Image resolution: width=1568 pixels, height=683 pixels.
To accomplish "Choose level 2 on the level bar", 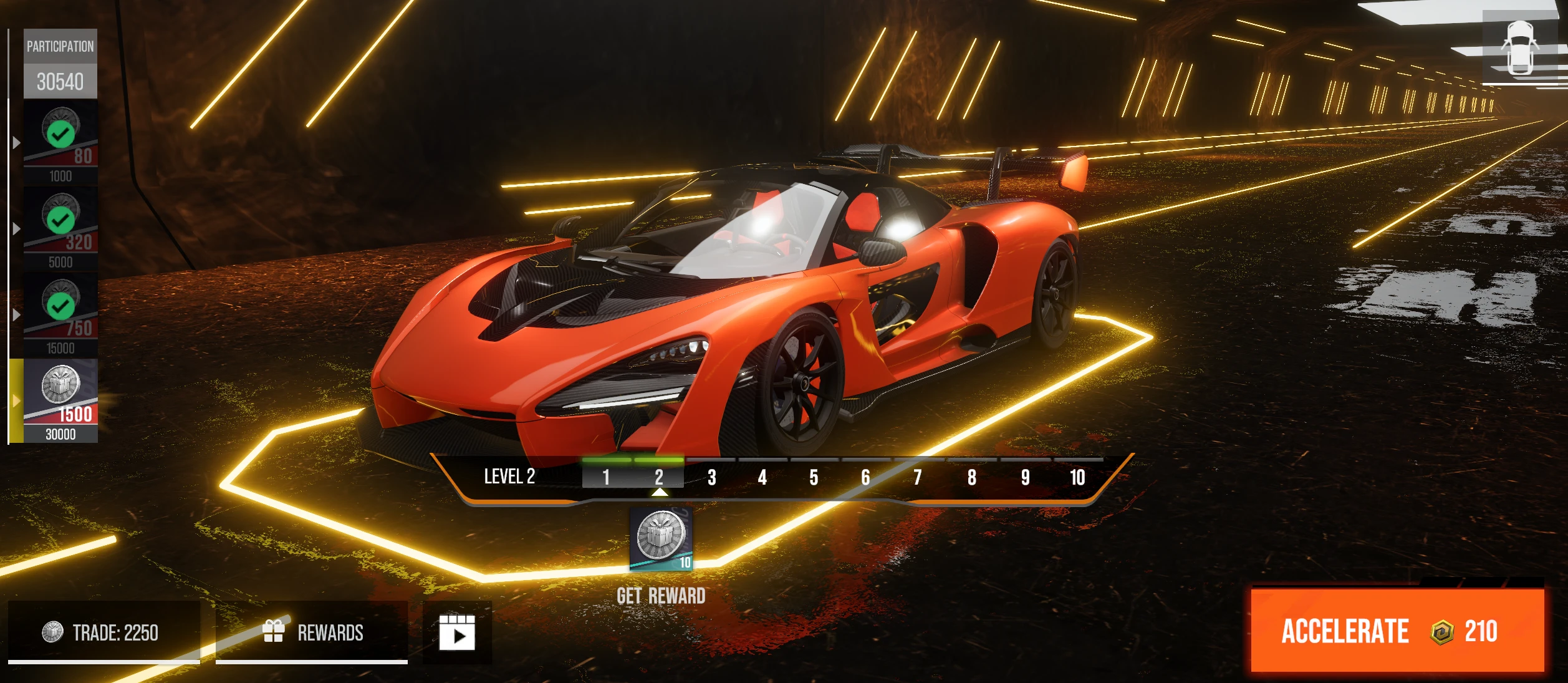I will tap(659, 477).
